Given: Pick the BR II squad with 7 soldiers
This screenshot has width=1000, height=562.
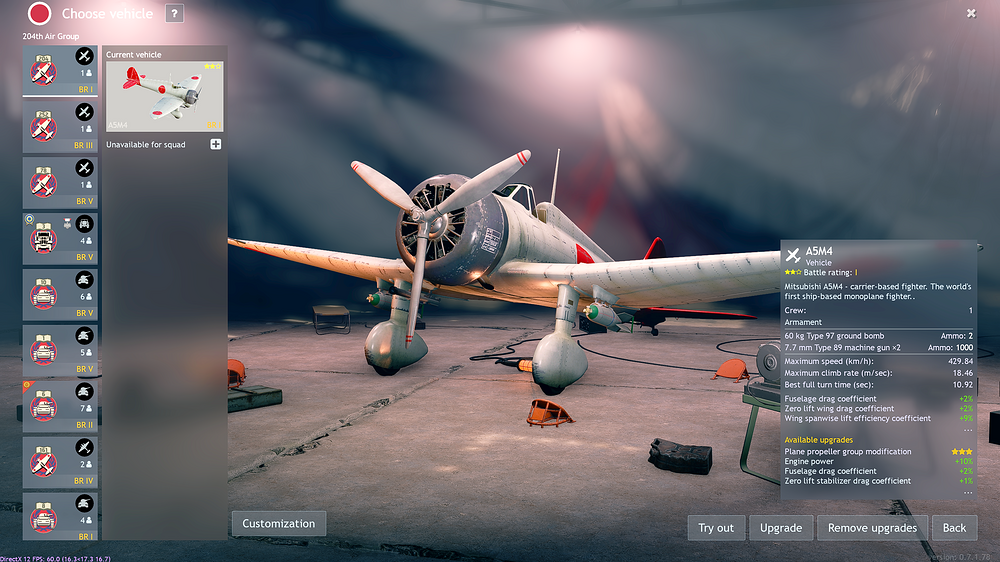Looking at the screenshot, I should pos(60,406).
